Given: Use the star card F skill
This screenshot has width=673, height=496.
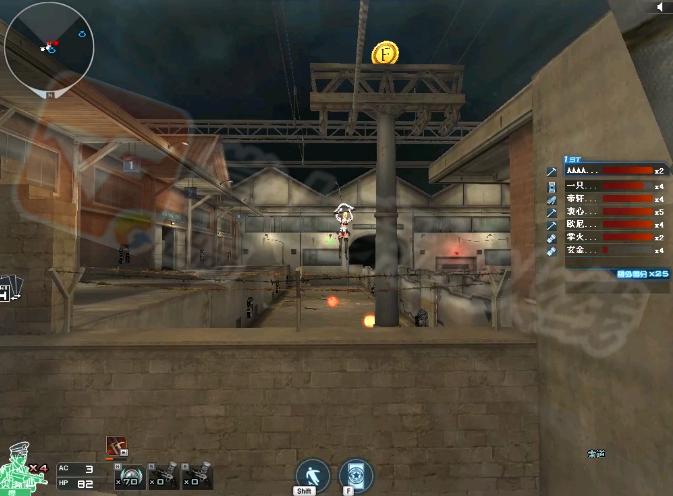Looking at the screenshot, I should point(356,475).
